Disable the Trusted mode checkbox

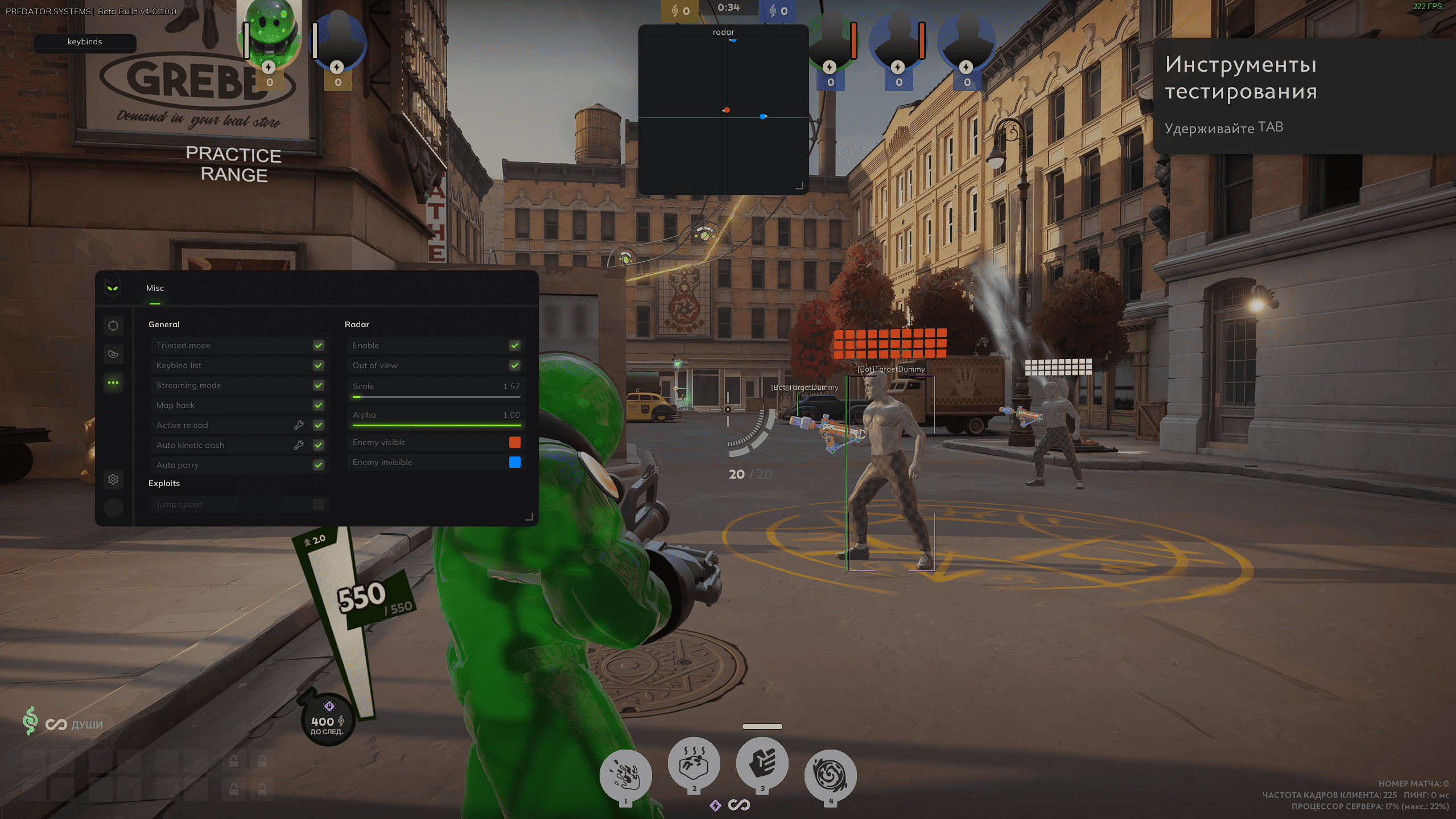pyautogui.click(x=319, y=345)
